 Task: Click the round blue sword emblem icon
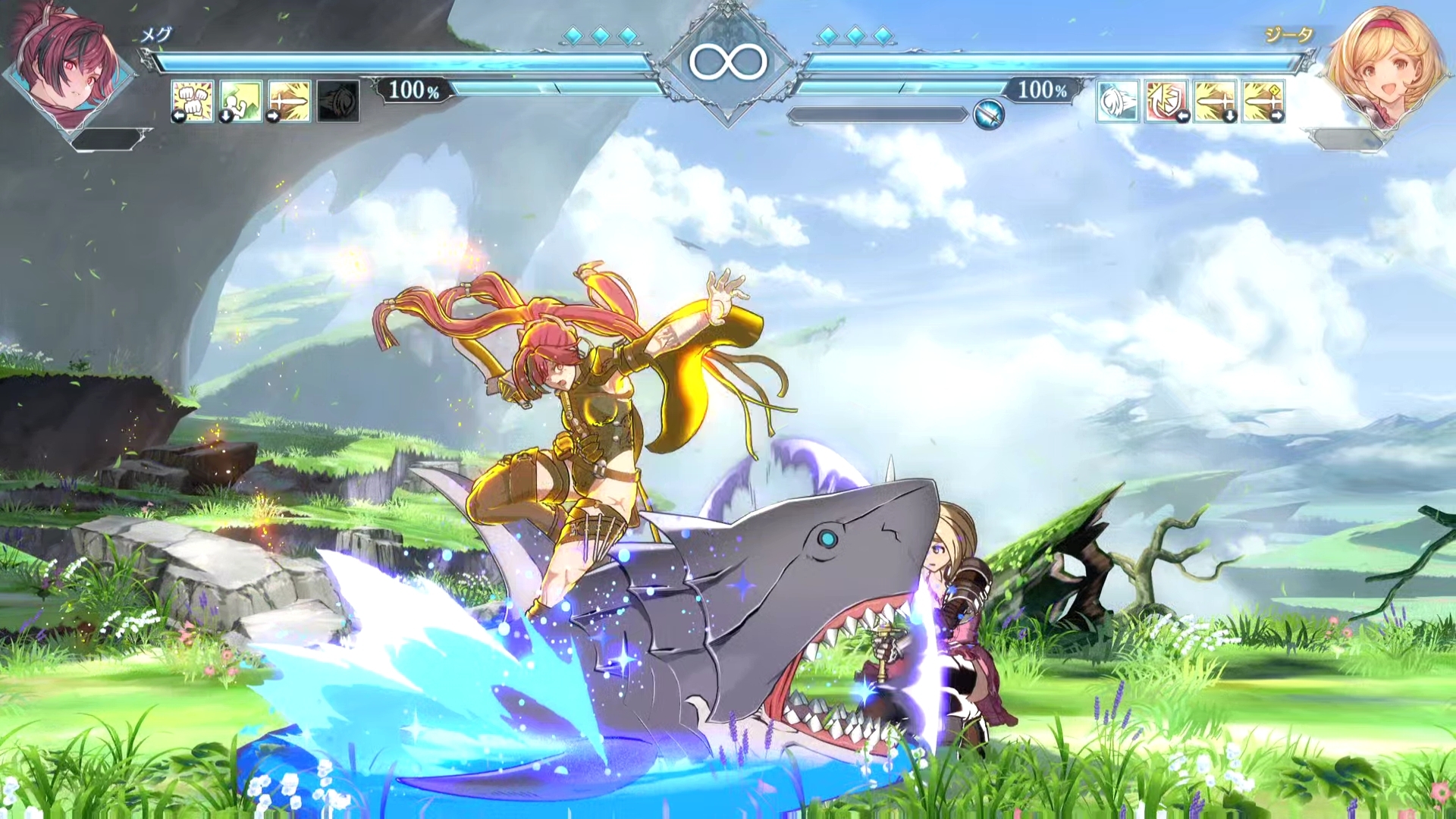989,115
